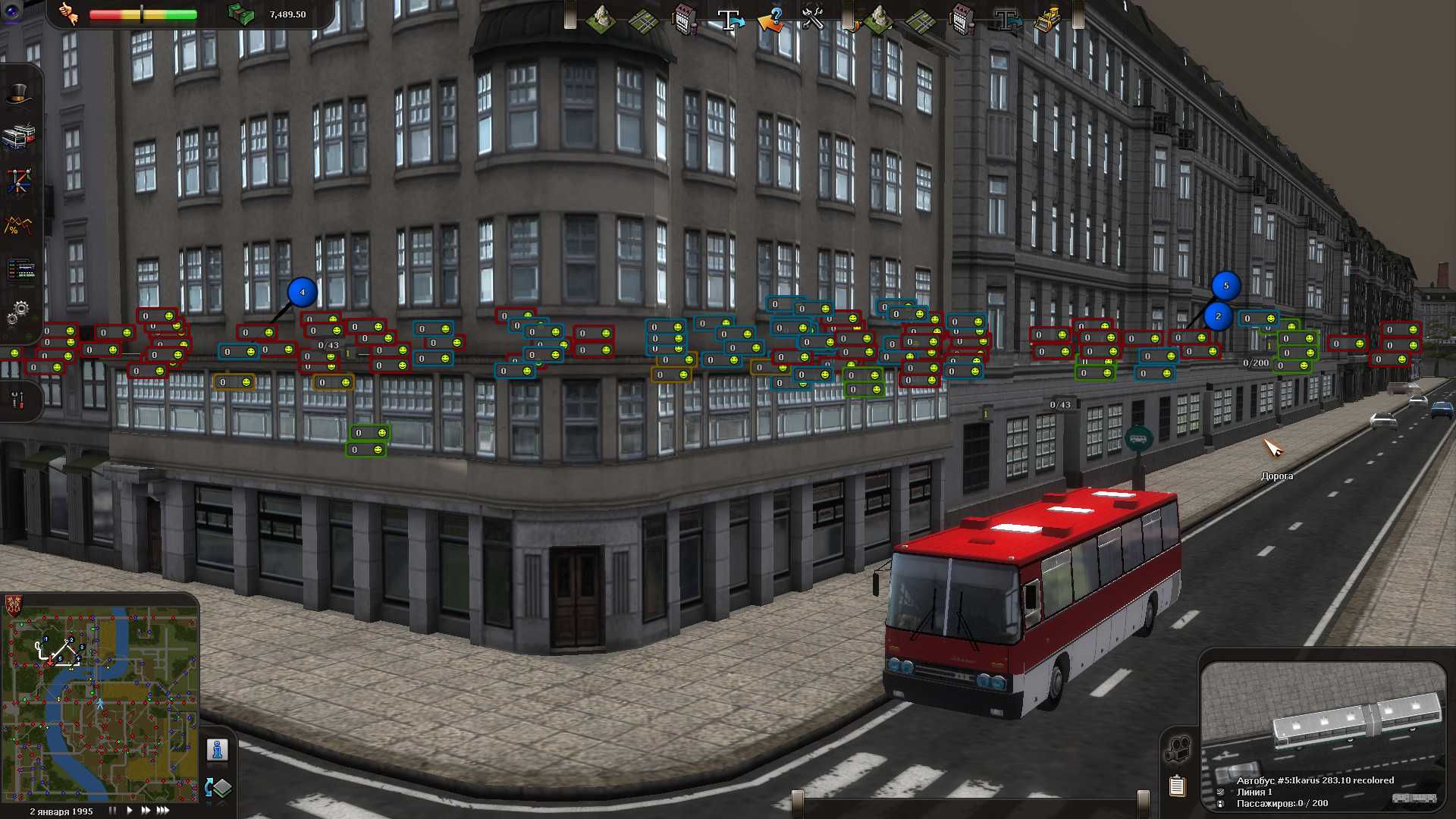This screenshot has width=1456, height=819.
Task: Click the orange arrow question mark help
Action: point(771,20)
